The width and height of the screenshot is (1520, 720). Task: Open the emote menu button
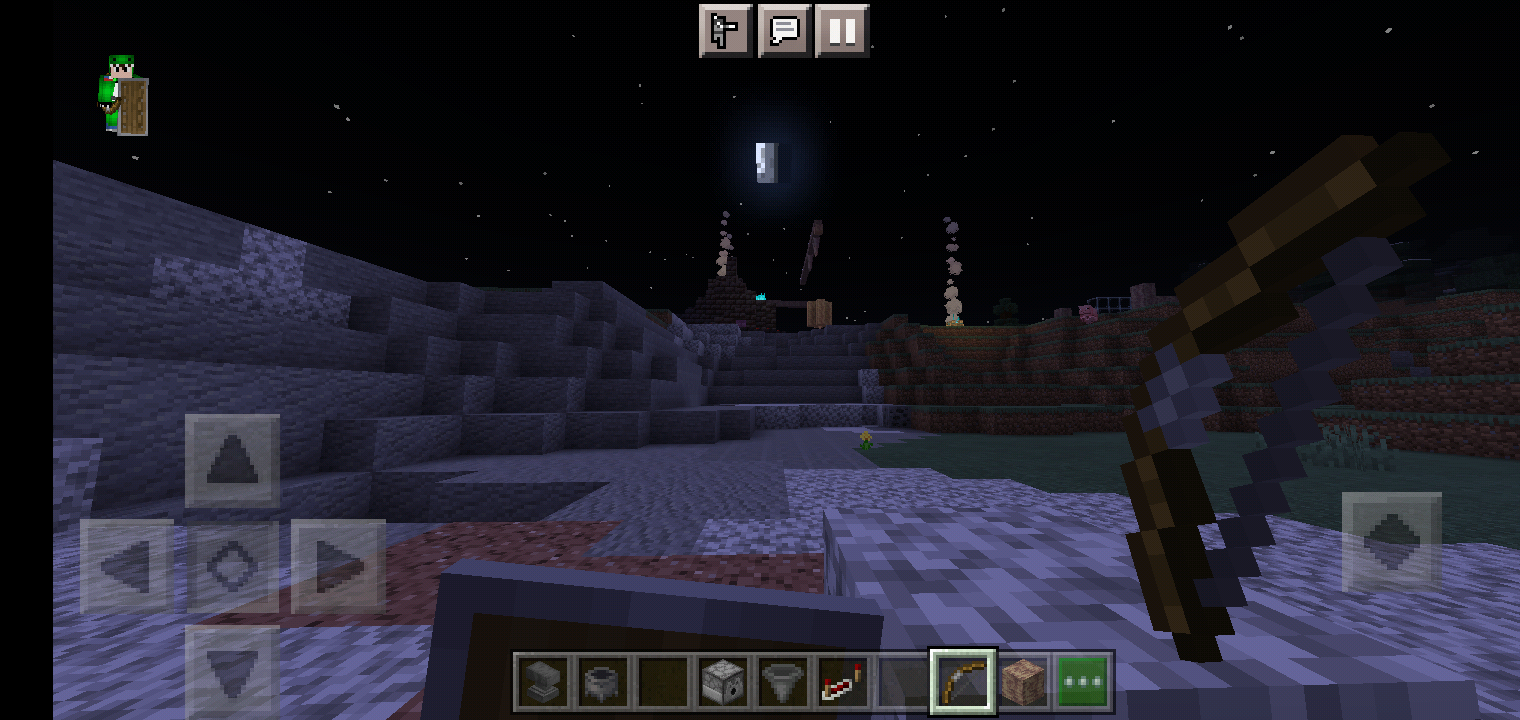tap(725, 31)
